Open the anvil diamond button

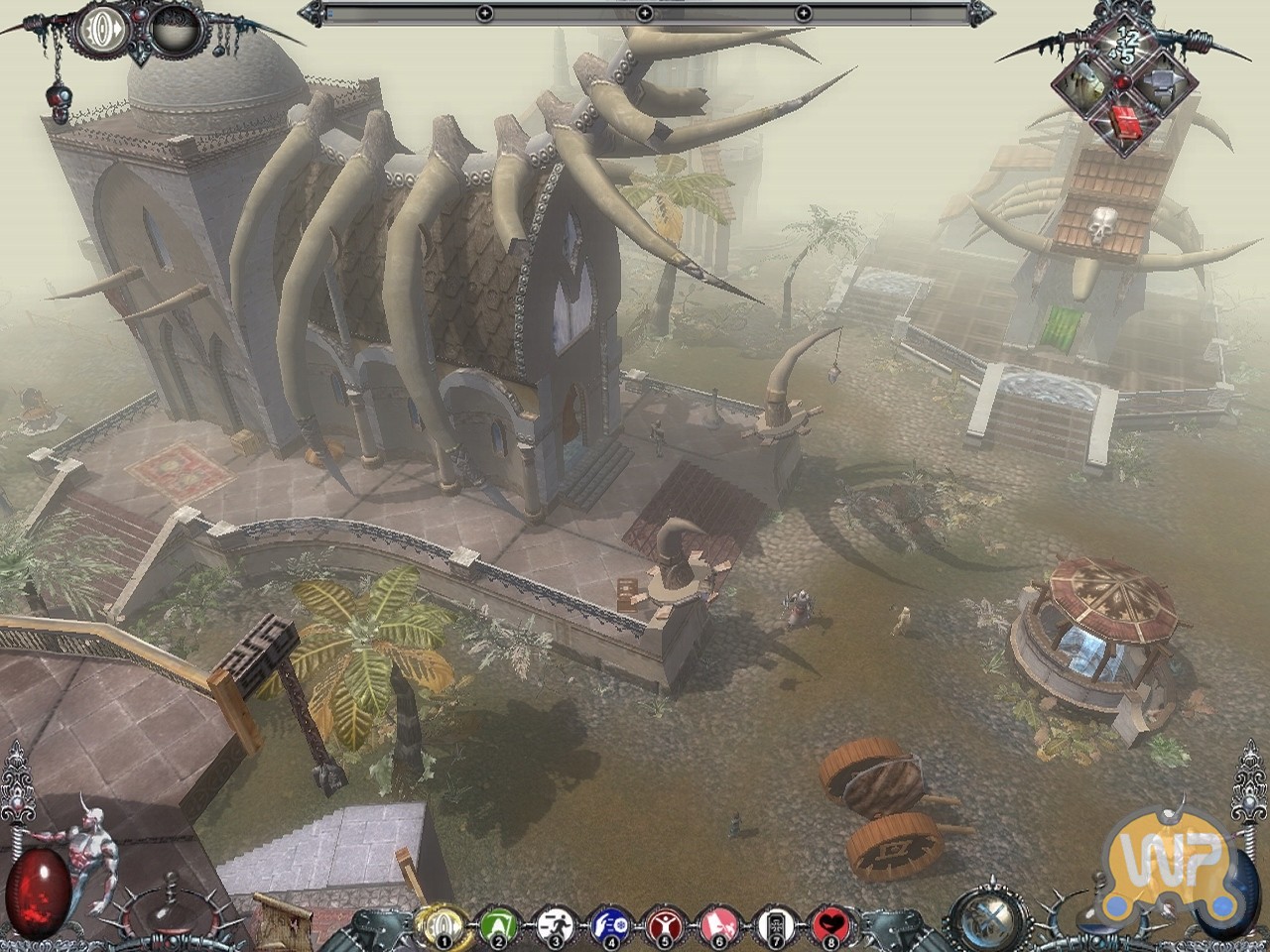(x=1162, y=85)
